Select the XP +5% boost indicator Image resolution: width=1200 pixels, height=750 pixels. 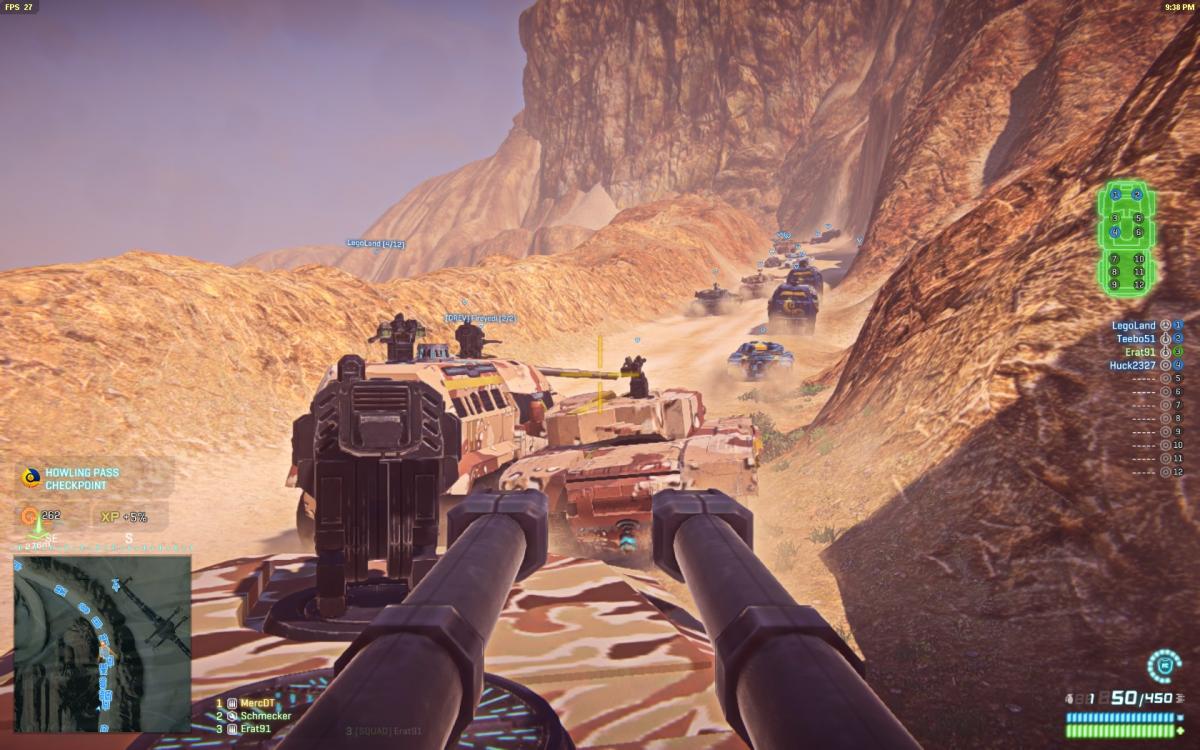point(122,517)
